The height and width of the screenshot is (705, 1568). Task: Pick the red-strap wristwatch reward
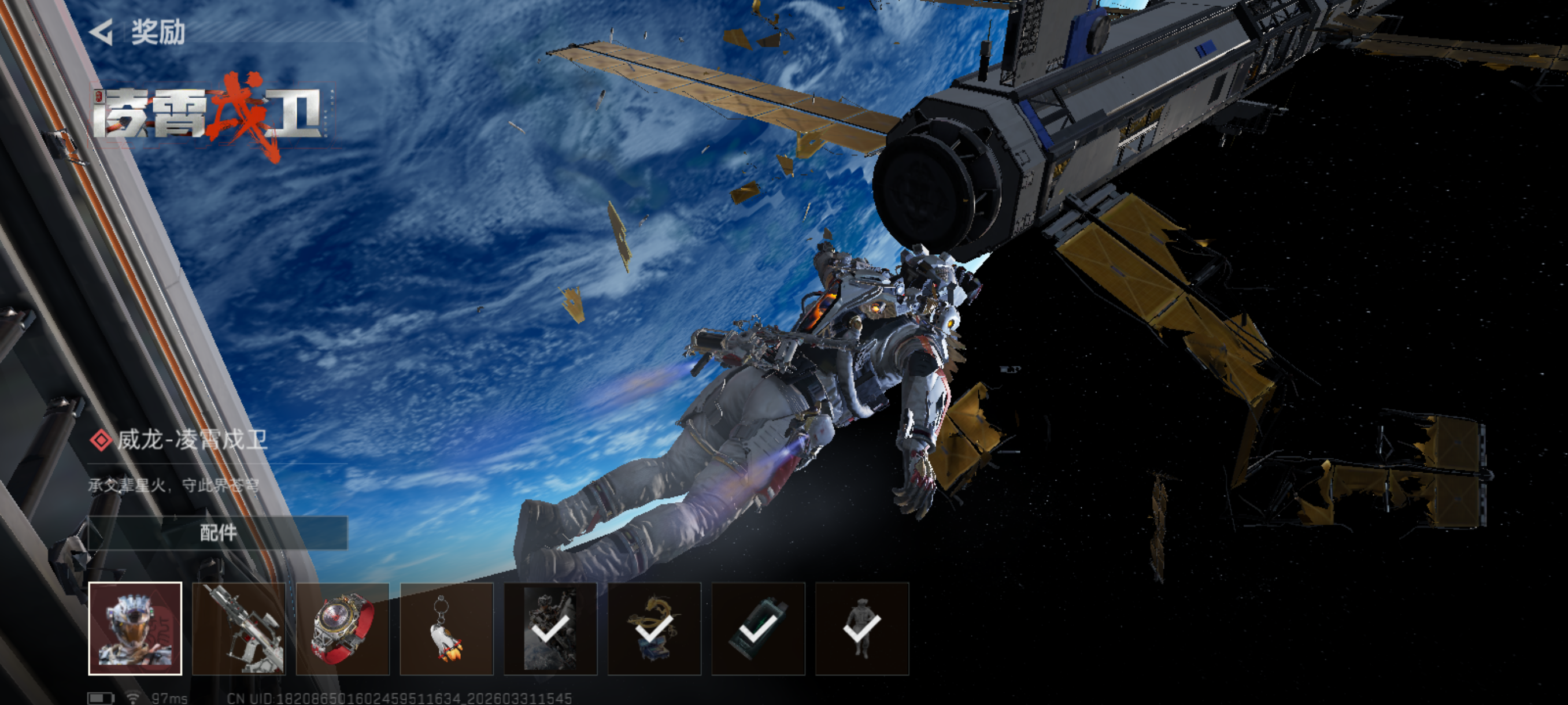tap(343, 628)
